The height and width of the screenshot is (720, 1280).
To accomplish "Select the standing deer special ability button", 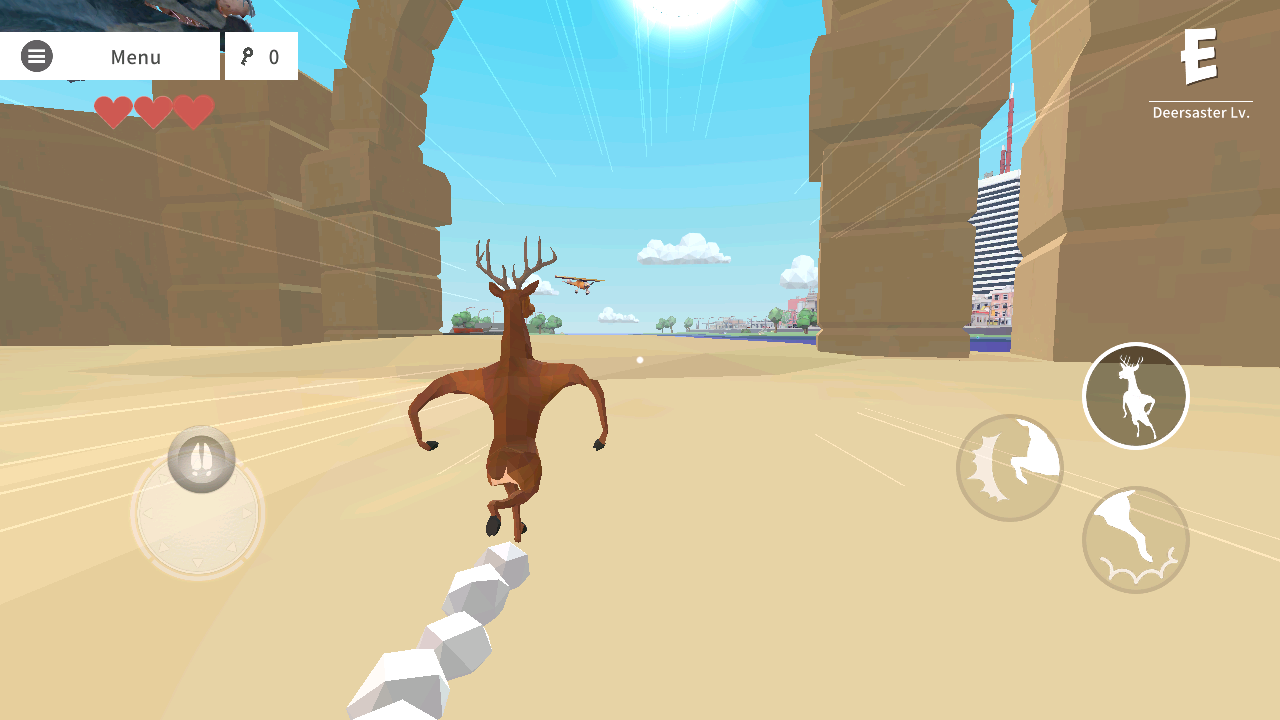I will 1135,395.
